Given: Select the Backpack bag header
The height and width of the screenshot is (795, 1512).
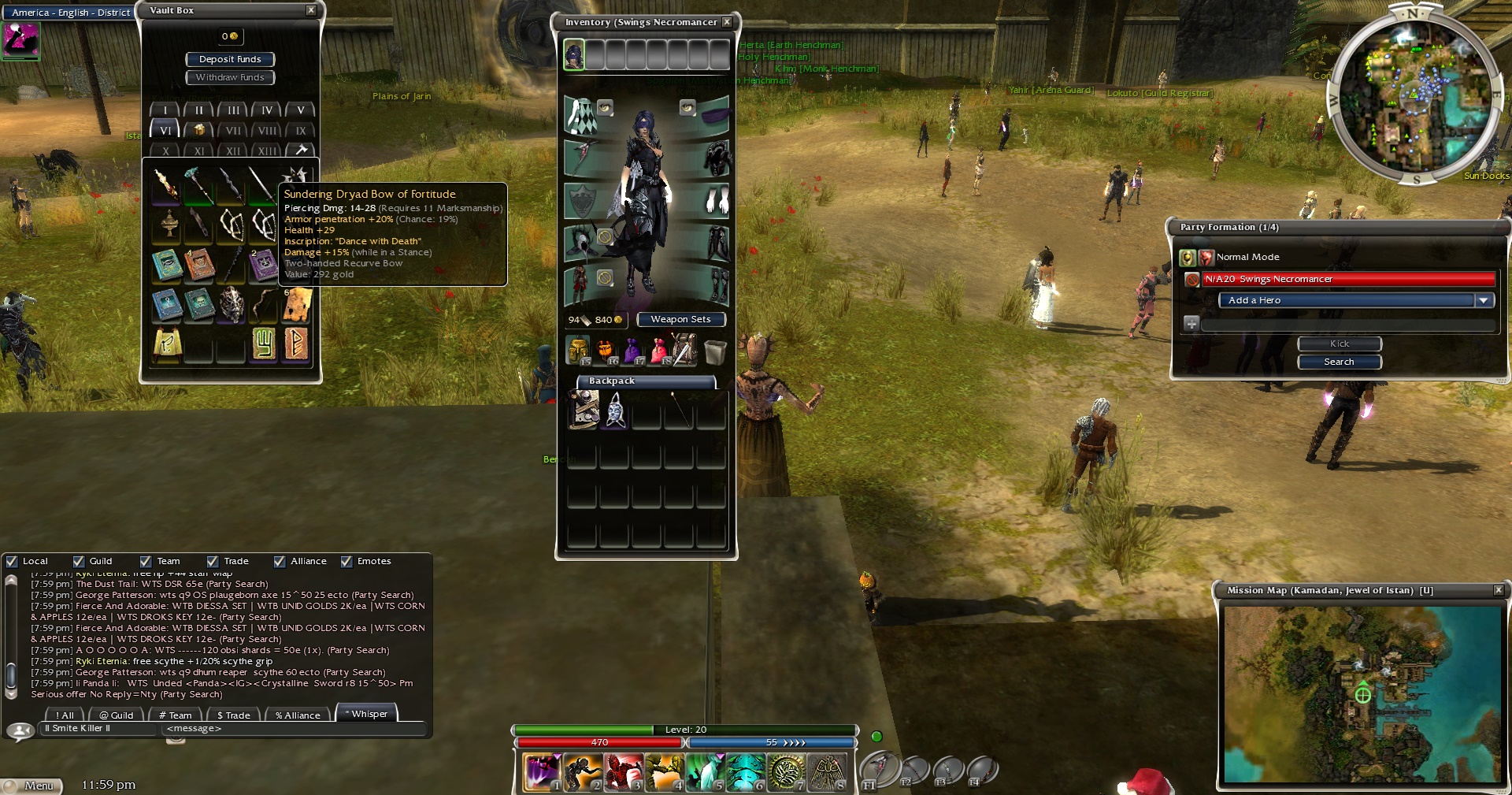Looking at the screenshot, I should [x=646, y=381].
